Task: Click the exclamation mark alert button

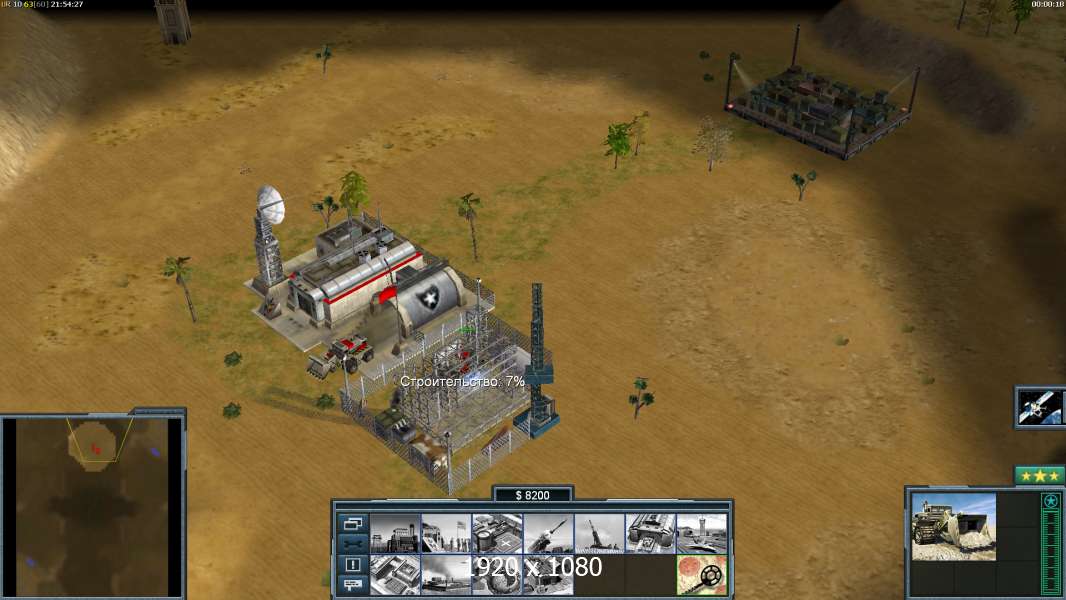Action: pos(352,564)
